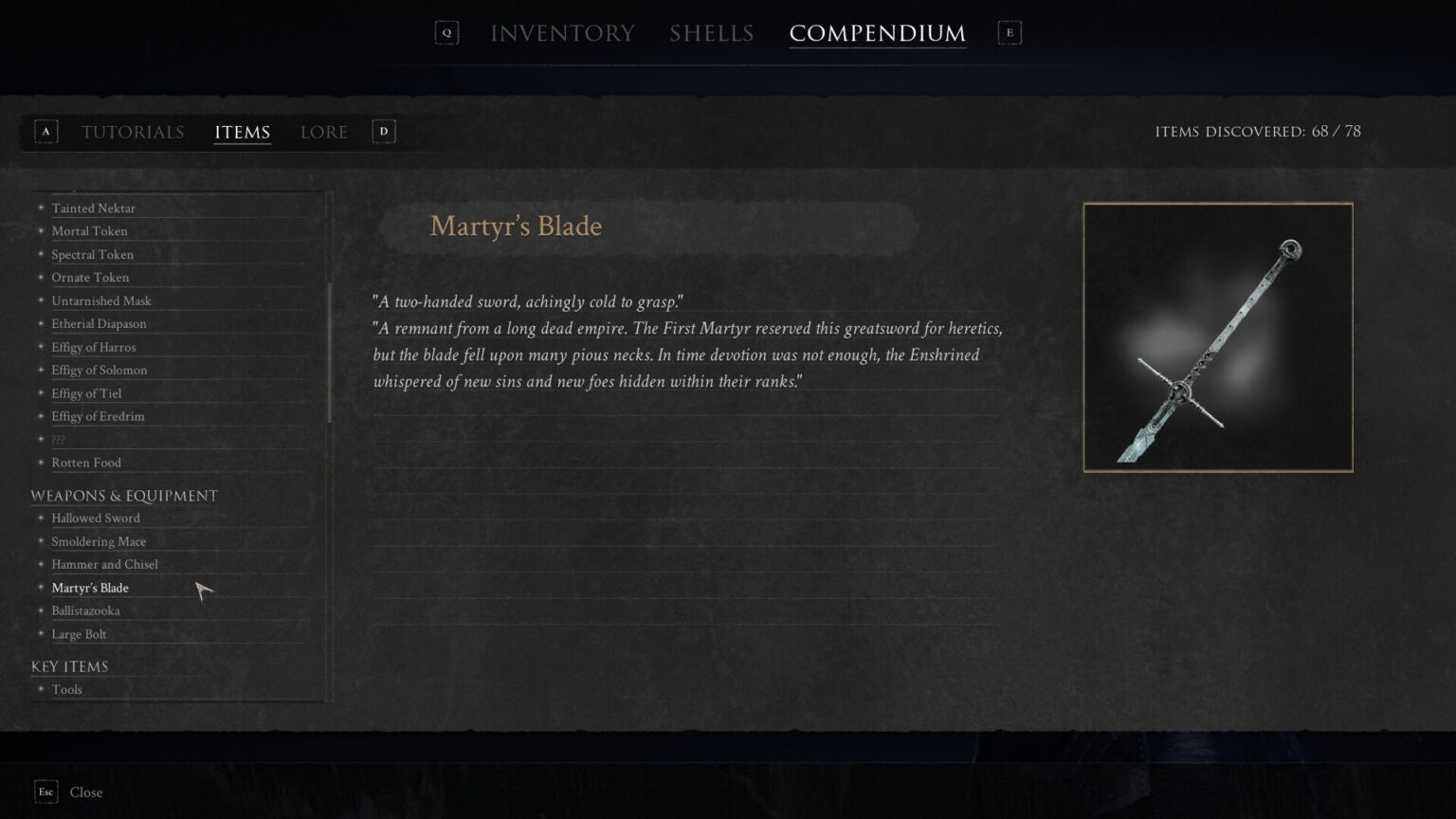This screenshot has height=819, width=1456.
Task: Open the Ornate Token entry
Action: (x=90, y=277)
